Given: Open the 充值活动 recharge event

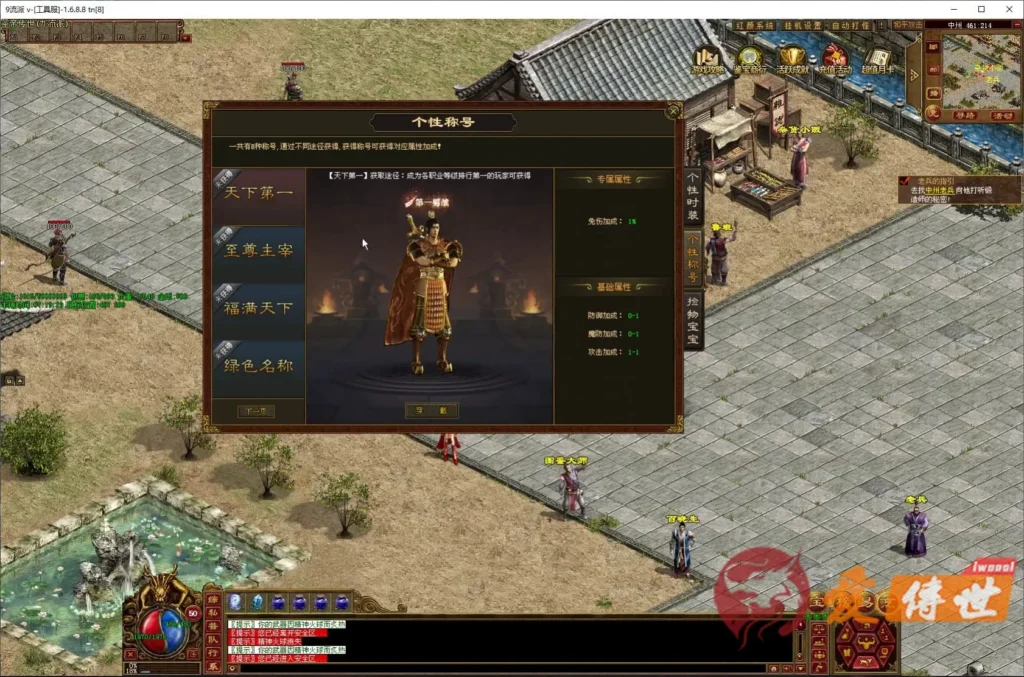Looking at the screenshot, I should coord(835,60).
